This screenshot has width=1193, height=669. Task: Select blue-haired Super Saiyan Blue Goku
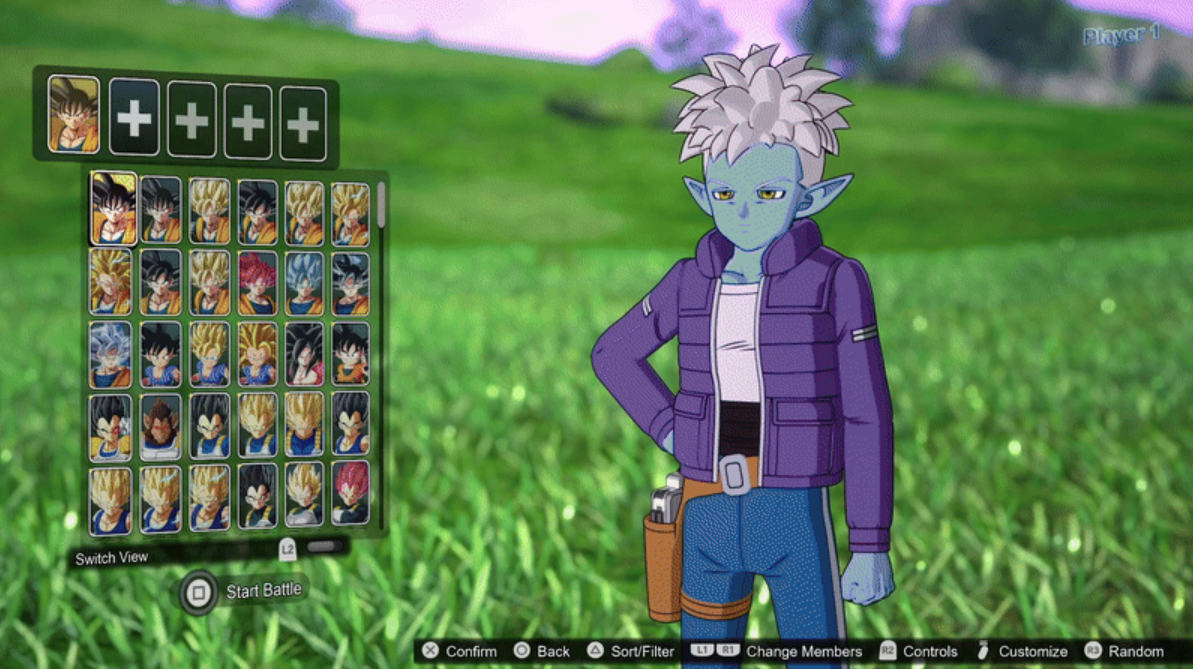305,282
